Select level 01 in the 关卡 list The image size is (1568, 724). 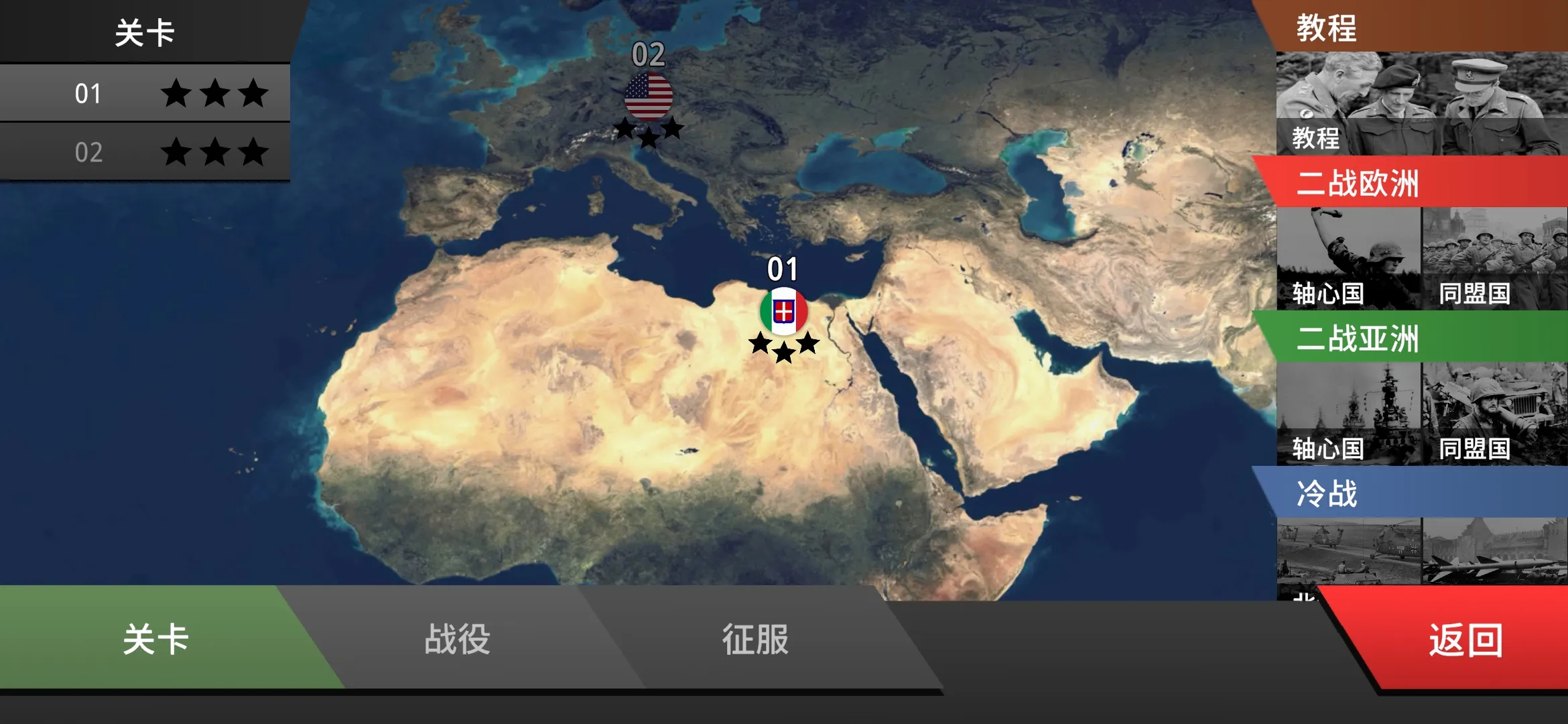[144, 94]
